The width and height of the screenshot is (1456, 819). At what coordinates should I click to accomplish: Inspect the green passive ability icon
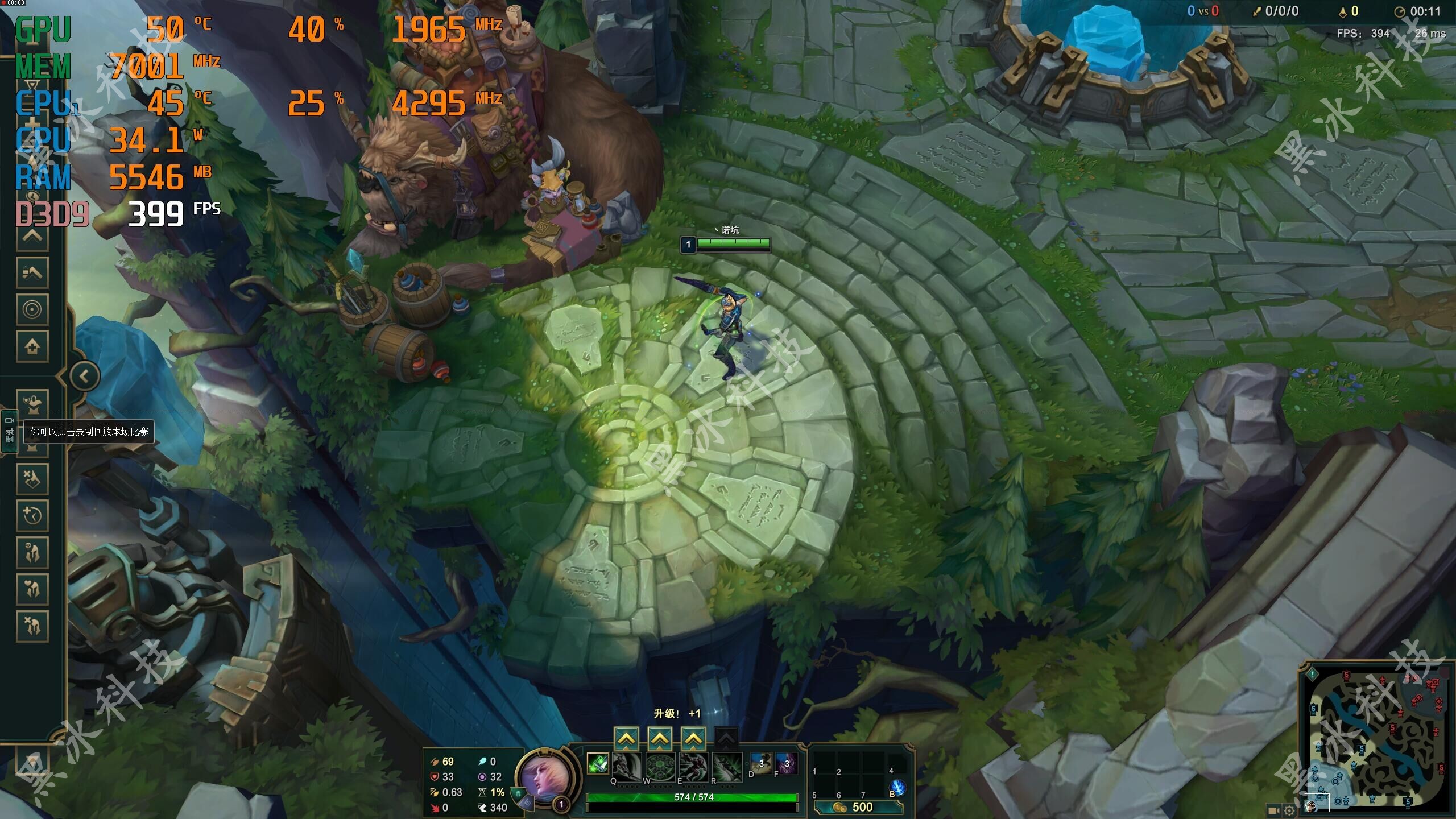(597, 764)
